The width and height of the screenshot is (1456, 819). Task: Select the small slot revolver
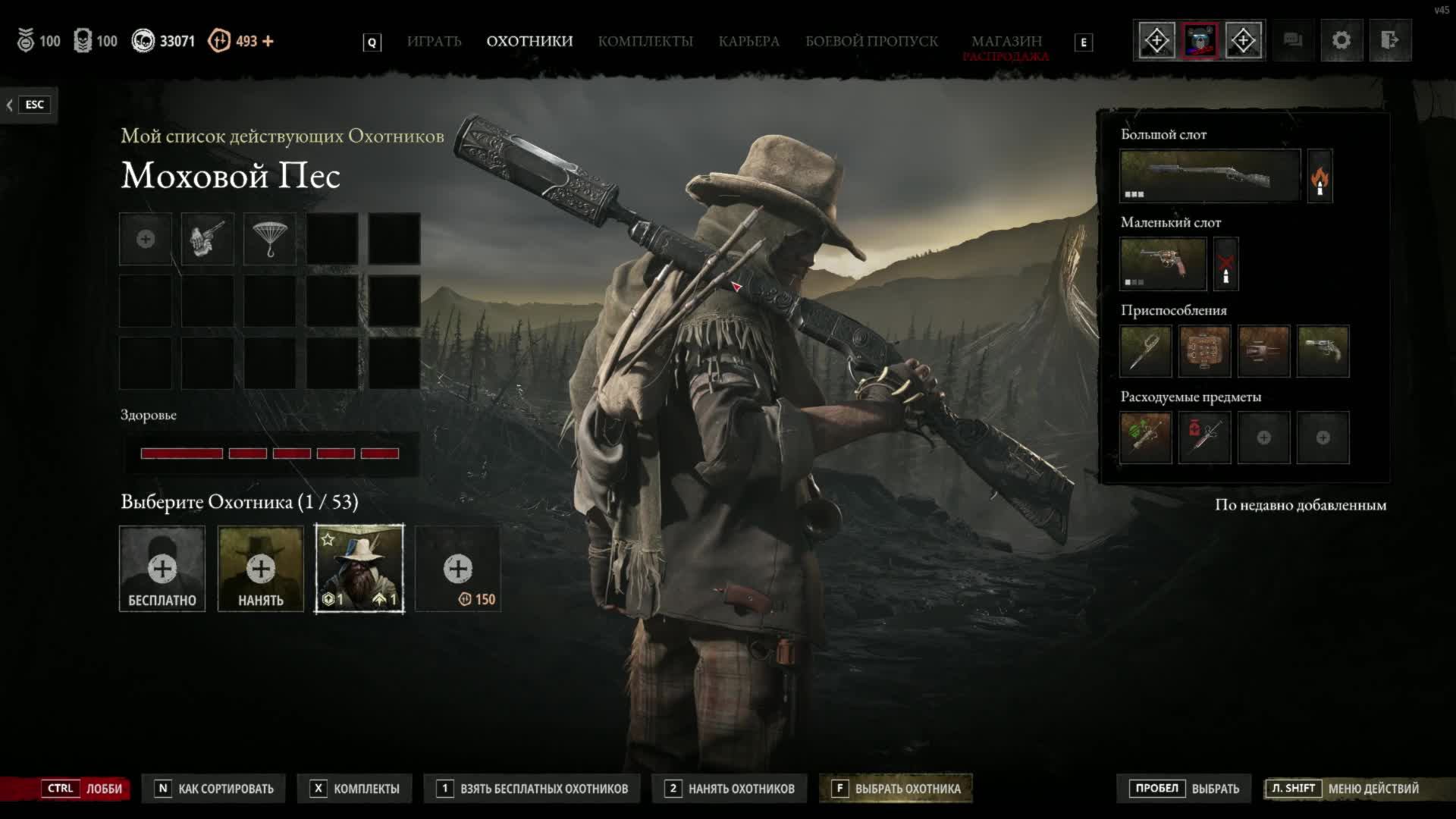pos(1163,264)
